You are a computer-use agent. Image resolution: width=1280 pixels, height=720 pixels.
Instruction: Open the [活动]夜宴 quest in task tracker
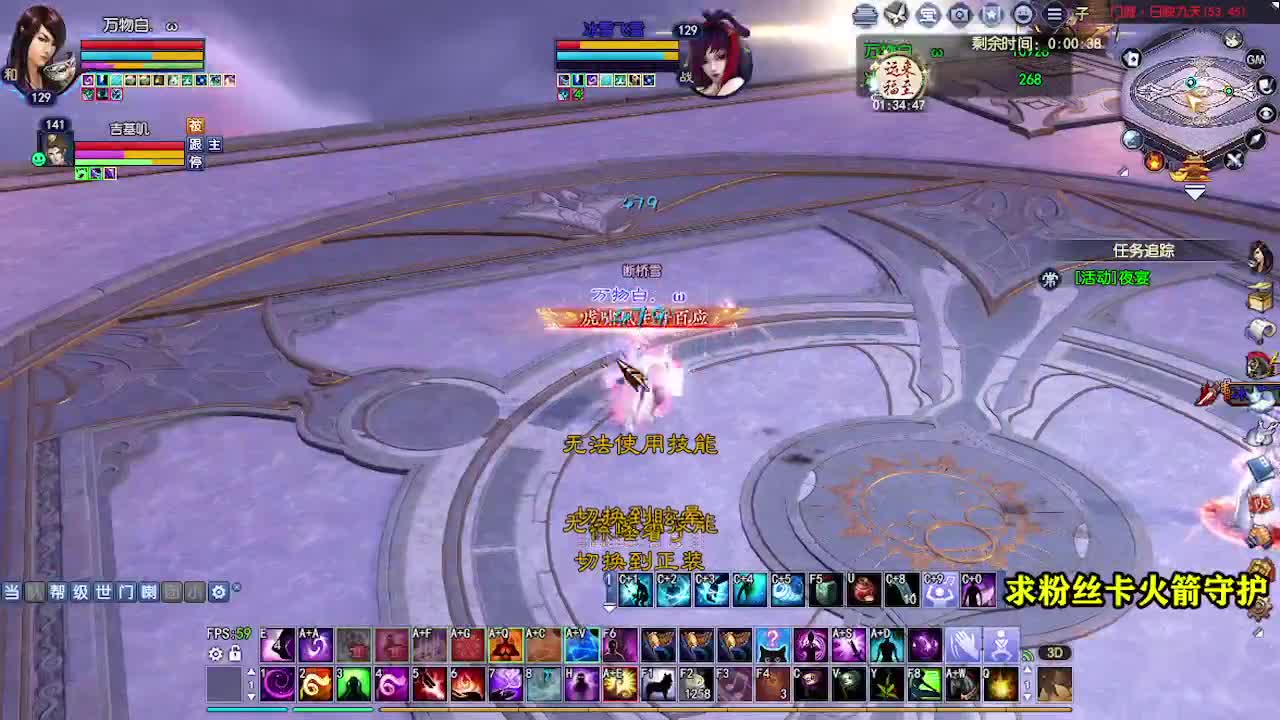click(x=1113, y=280)
